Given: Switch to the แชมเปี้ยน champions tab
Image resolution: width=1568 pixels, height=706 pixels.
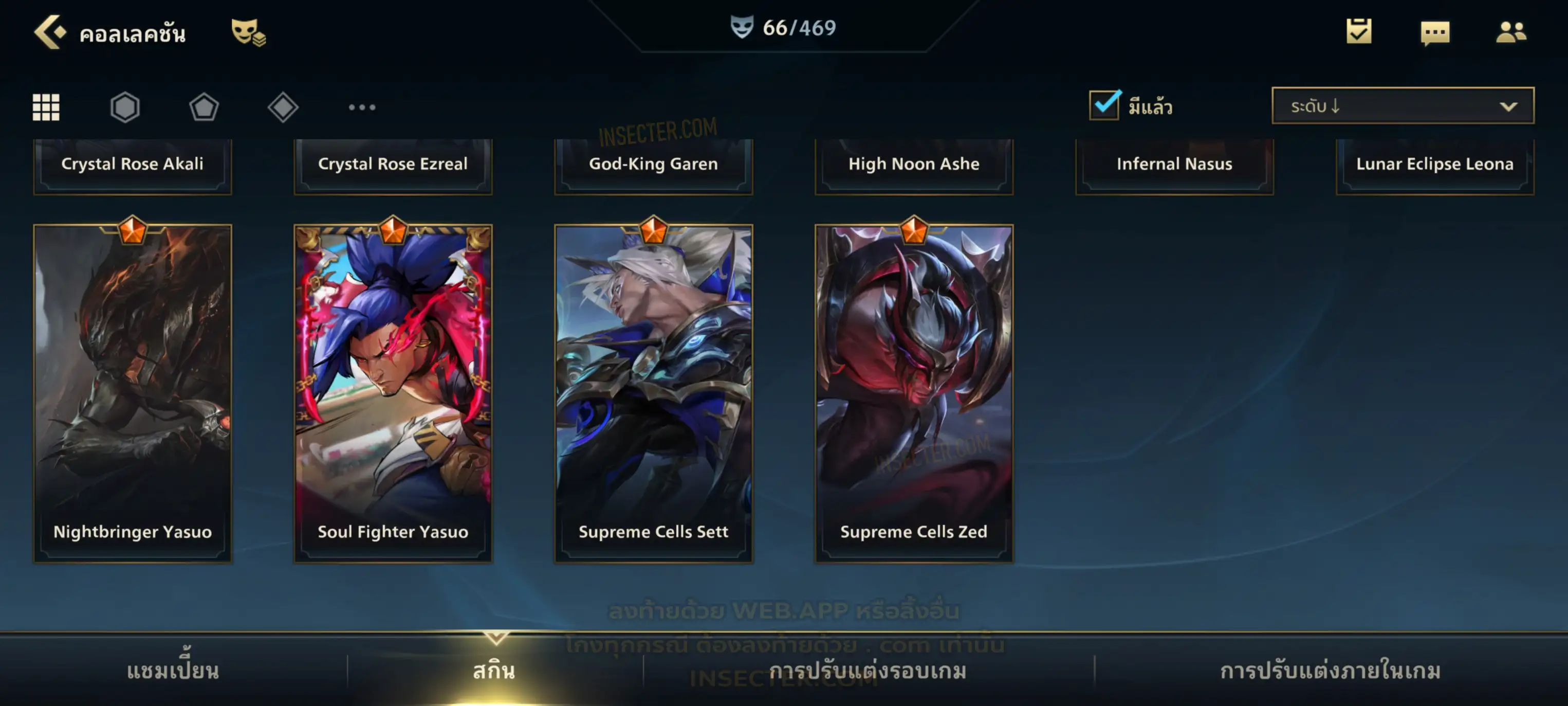Looking at the screenshot, I should pyautogui.click(x=173, y=670).
